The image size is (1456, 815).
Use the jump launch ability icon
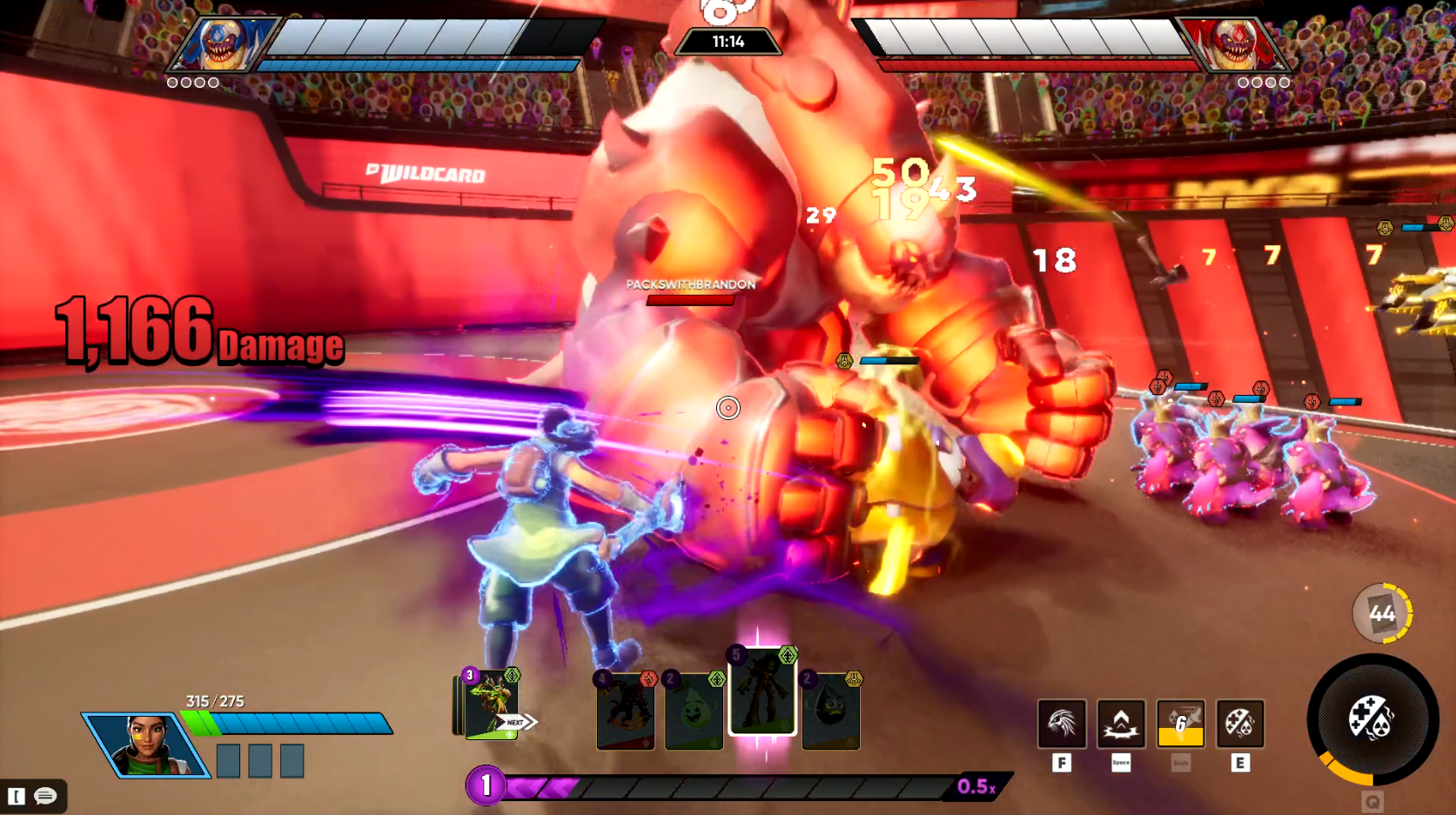[1121, 724]
